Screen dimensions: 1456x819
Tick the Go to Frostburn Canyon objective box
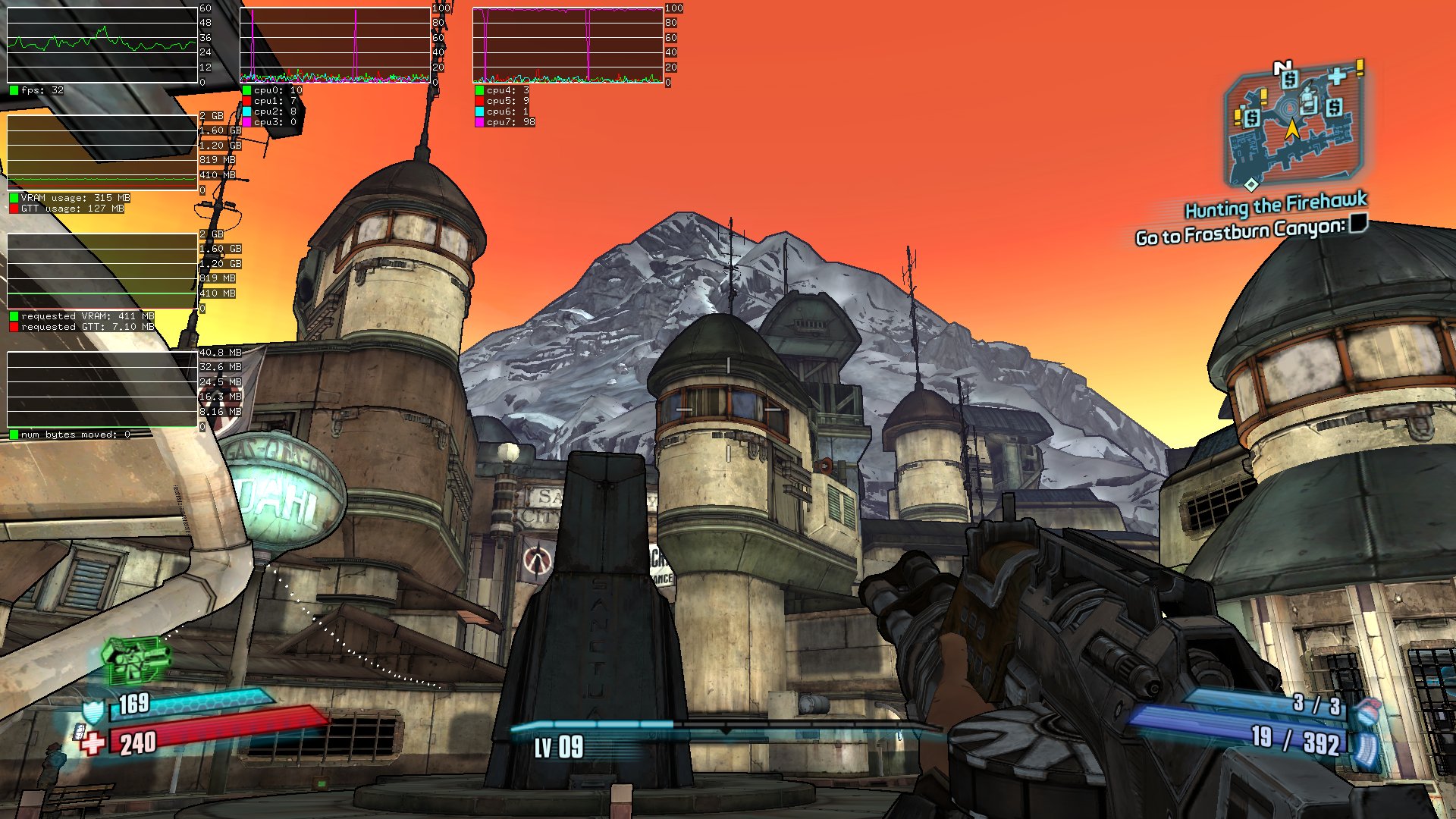(x=1358, y=222)
